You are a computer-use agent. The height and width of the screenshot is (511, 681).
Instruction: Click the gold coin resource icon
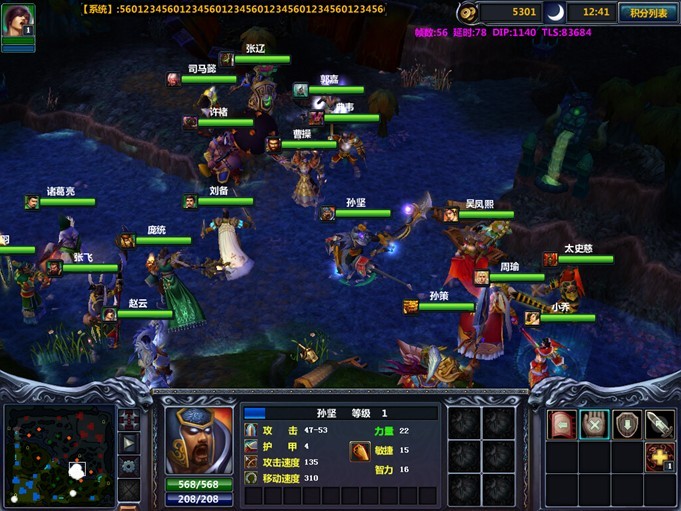[468, 13]
